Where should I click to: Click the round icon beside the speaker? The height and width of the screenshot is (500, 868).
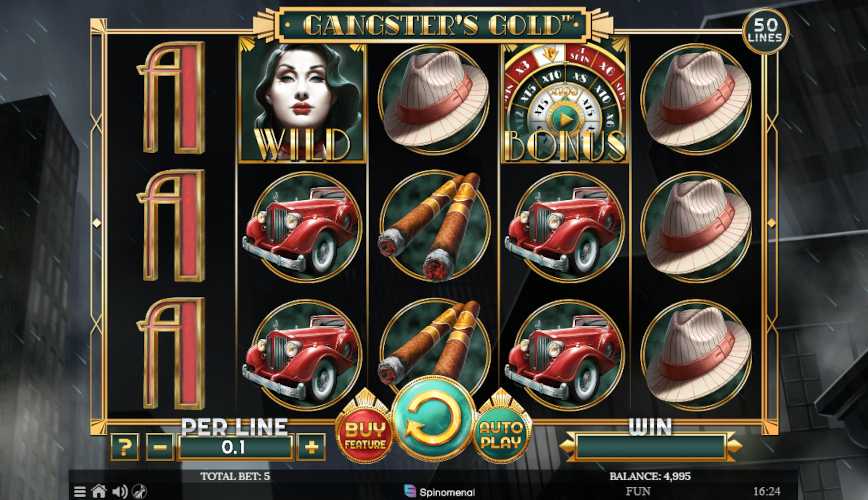tap(140, 492)
